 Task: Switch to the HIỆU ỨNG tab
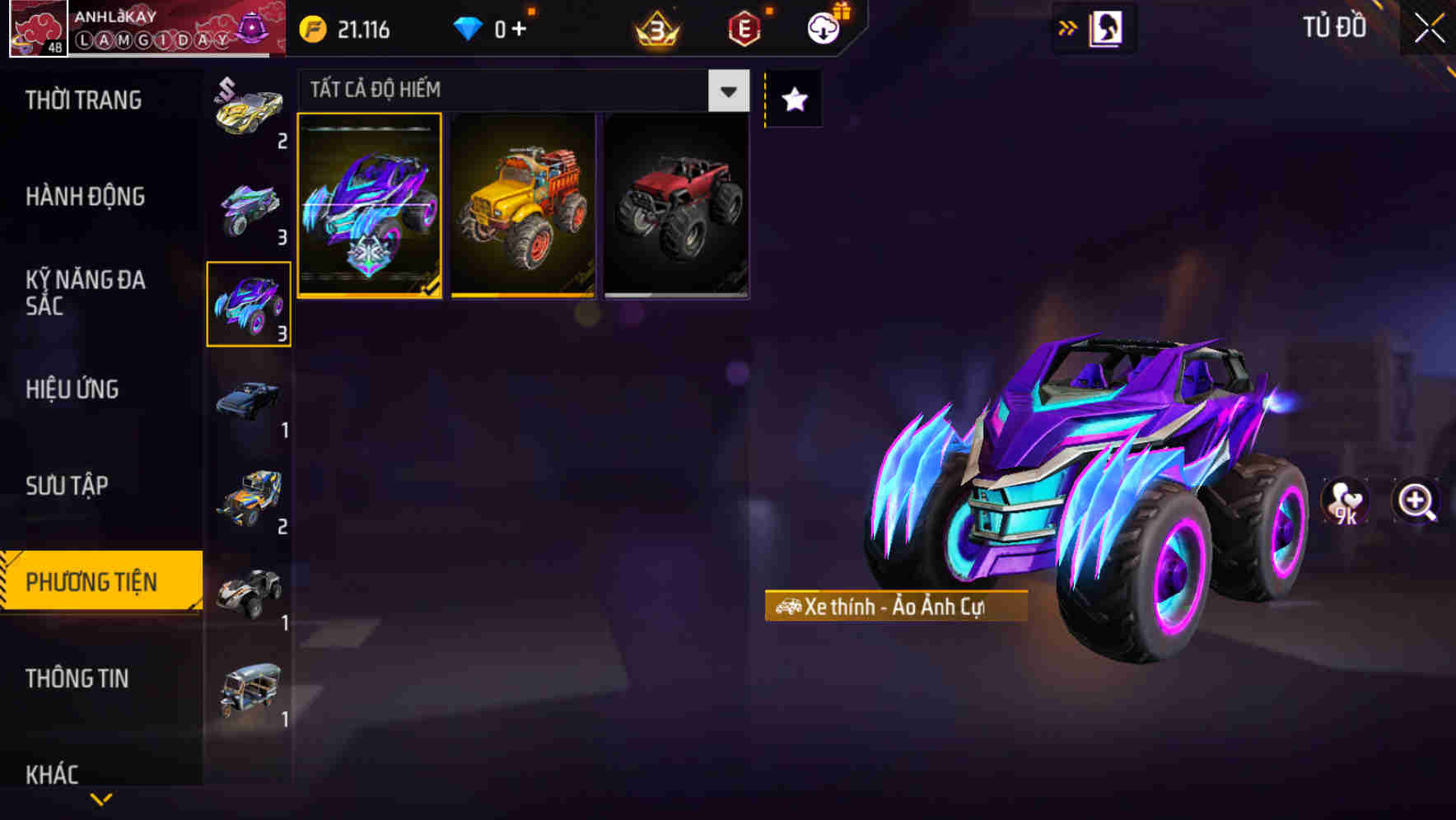click(72, 390)
